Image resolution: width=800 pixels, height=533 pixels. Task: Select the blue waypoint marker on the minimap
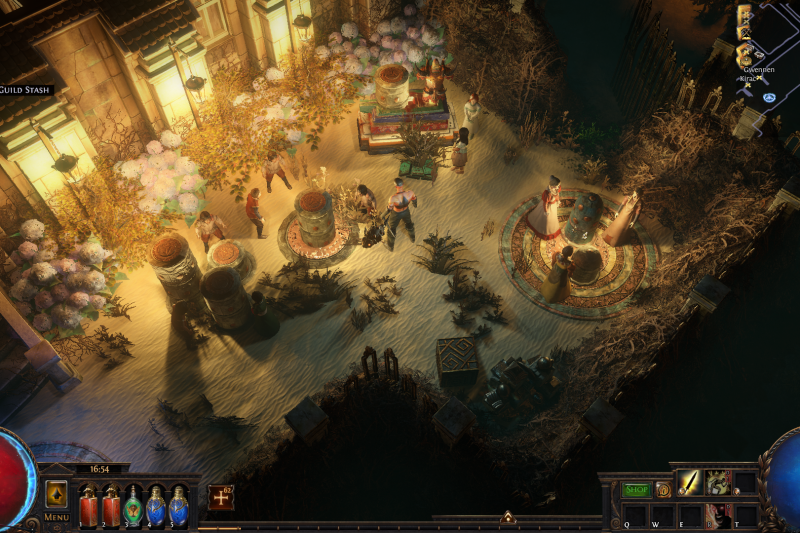coord(769,97)
